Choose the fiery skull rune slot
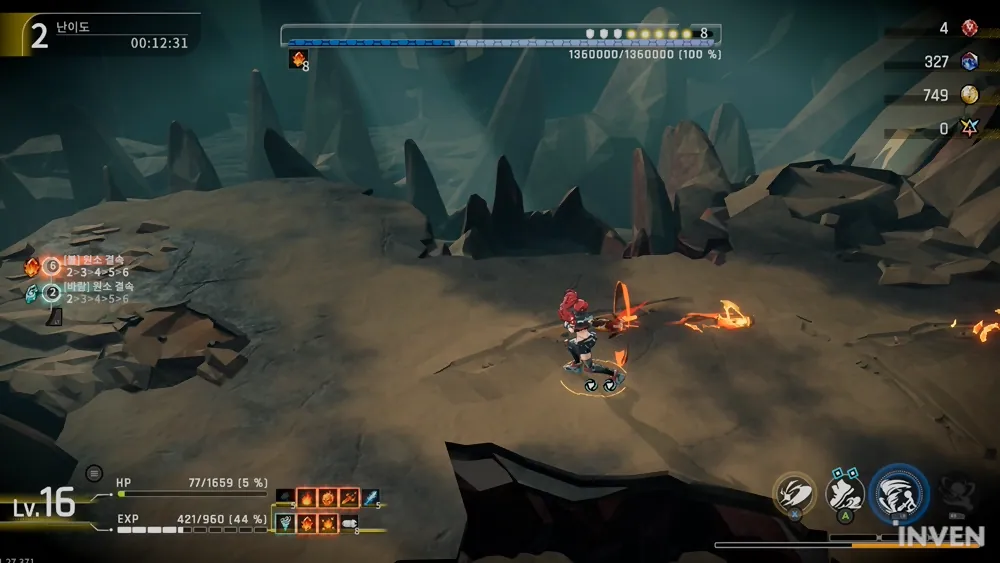1000x563 pixels. [x=327, y=497]
